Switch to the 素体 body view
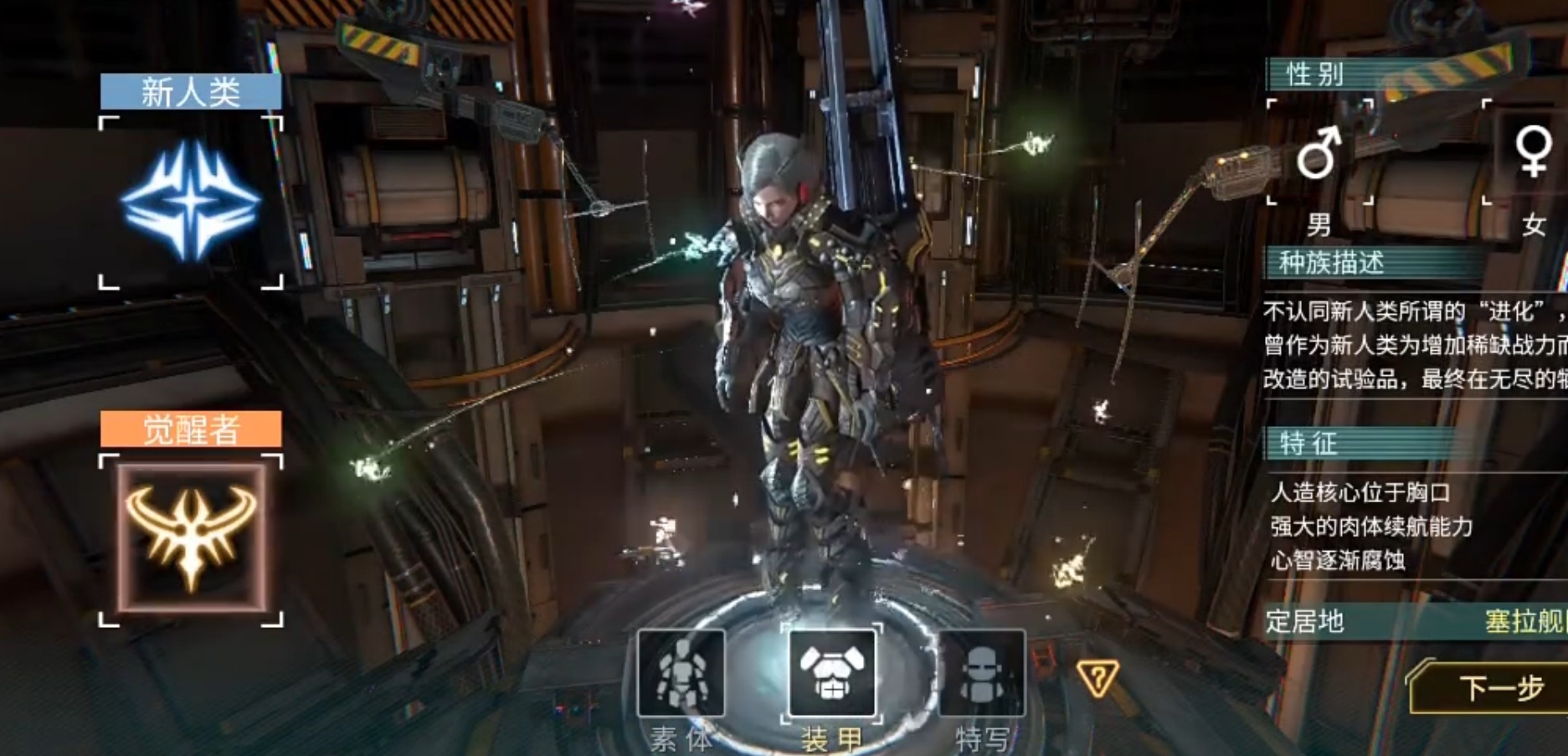Screen dimensions: 1568x756 [x=681, y=675]
